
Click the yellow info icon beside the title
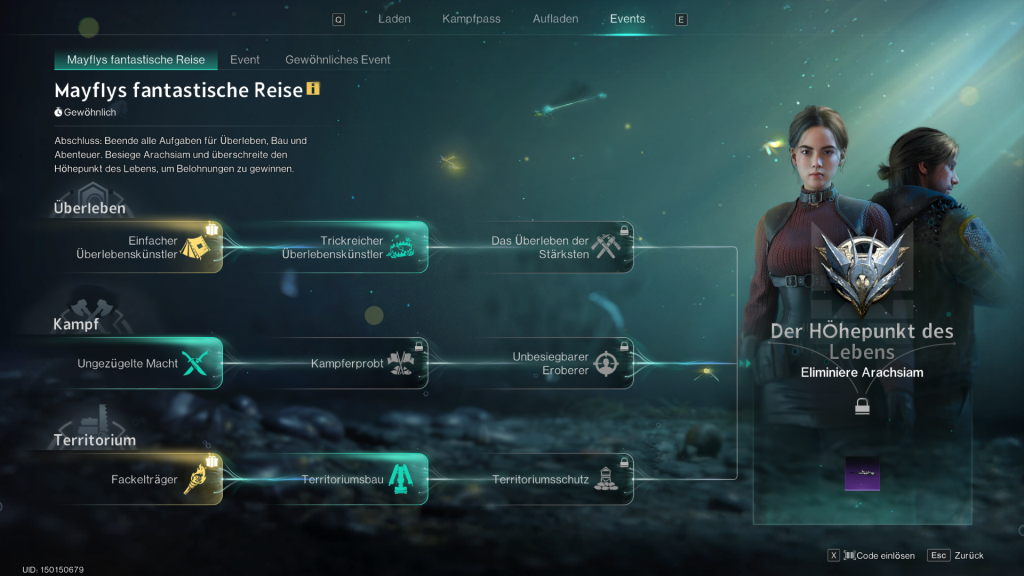pos(313,90)
